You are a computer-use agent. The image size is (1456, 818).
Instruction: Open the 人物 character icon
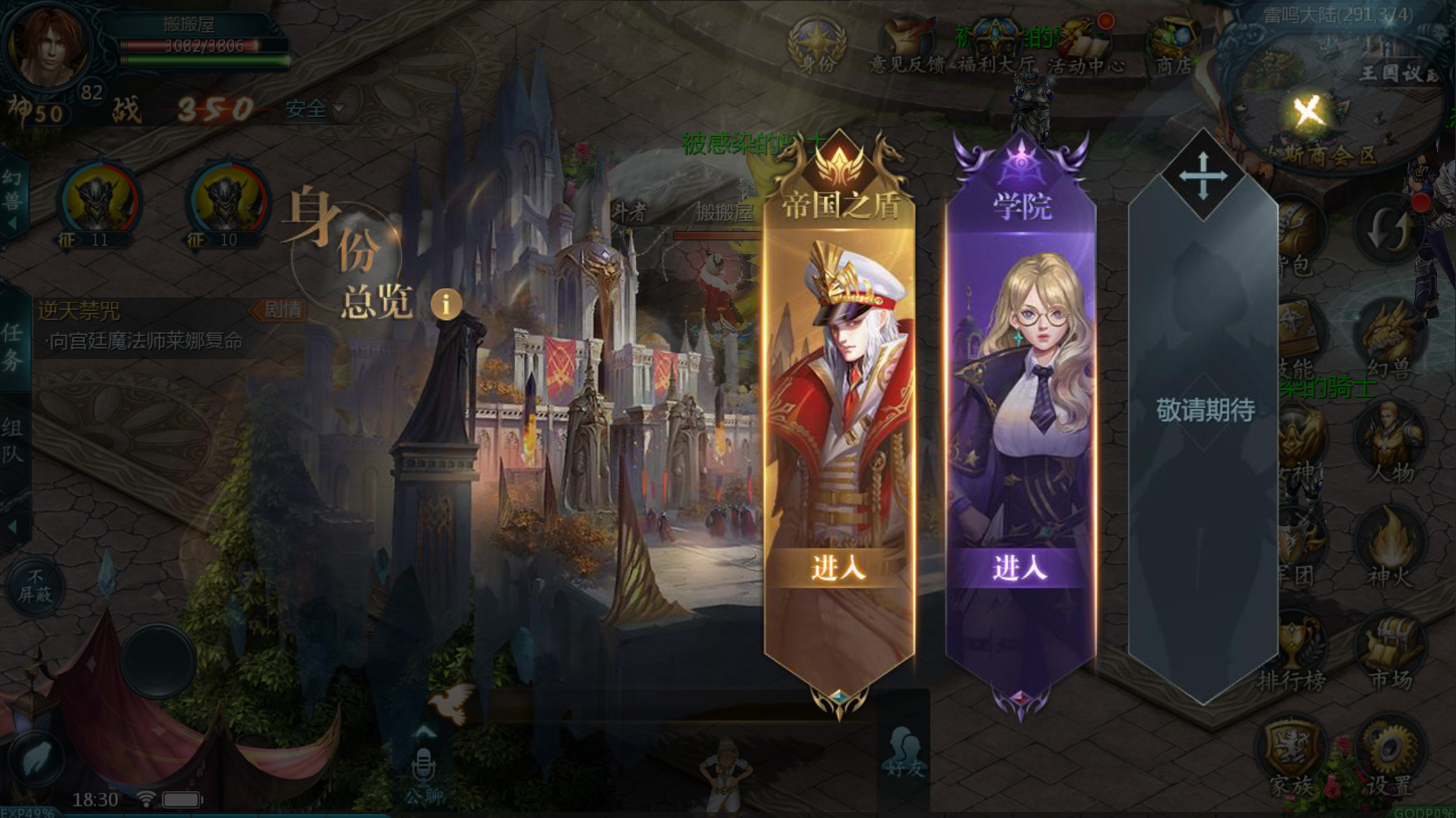(x=1391, y=445)
